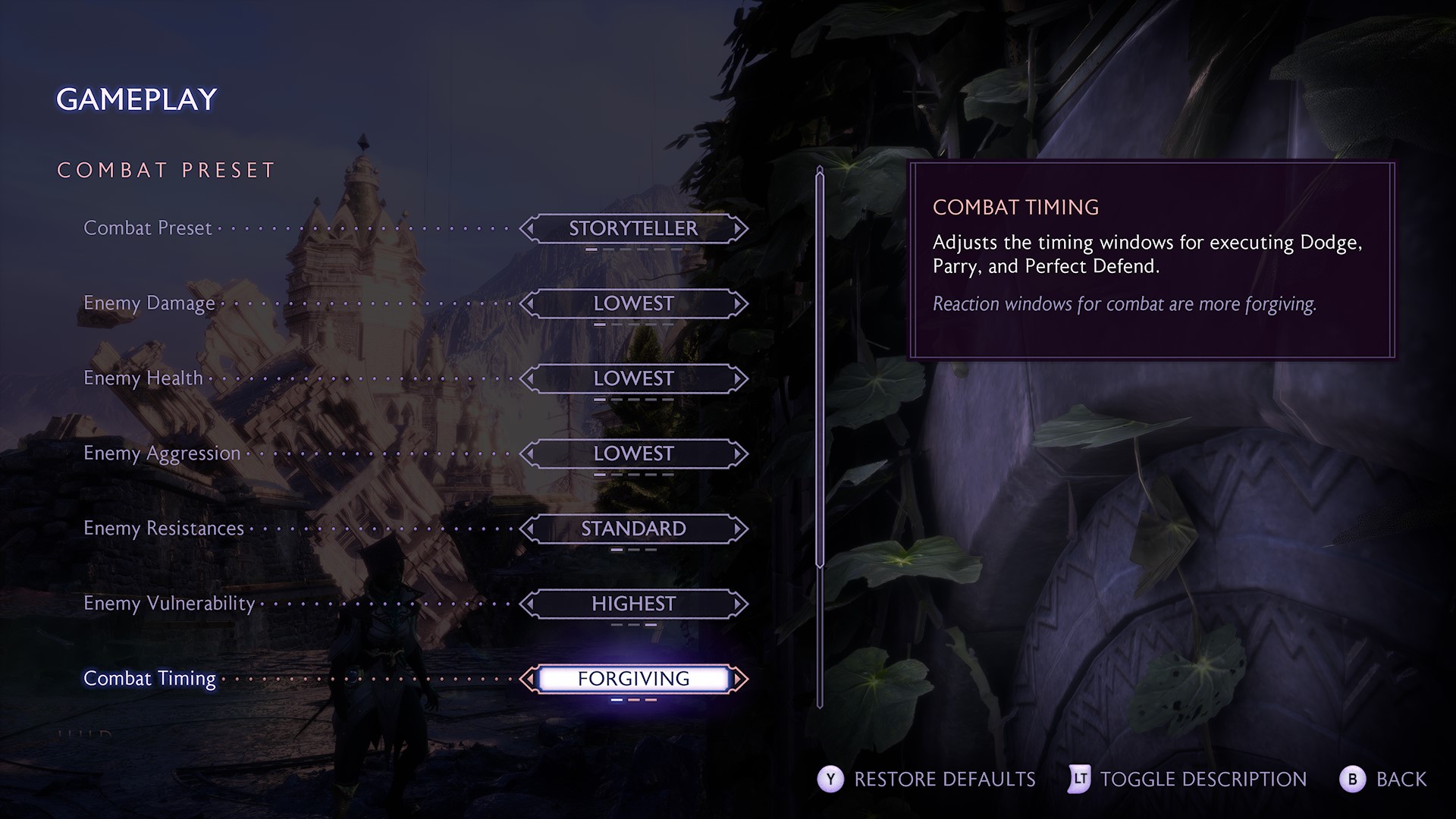Choose the Enemy Aggression row label
1456x819 pixels.
[162, 453]
